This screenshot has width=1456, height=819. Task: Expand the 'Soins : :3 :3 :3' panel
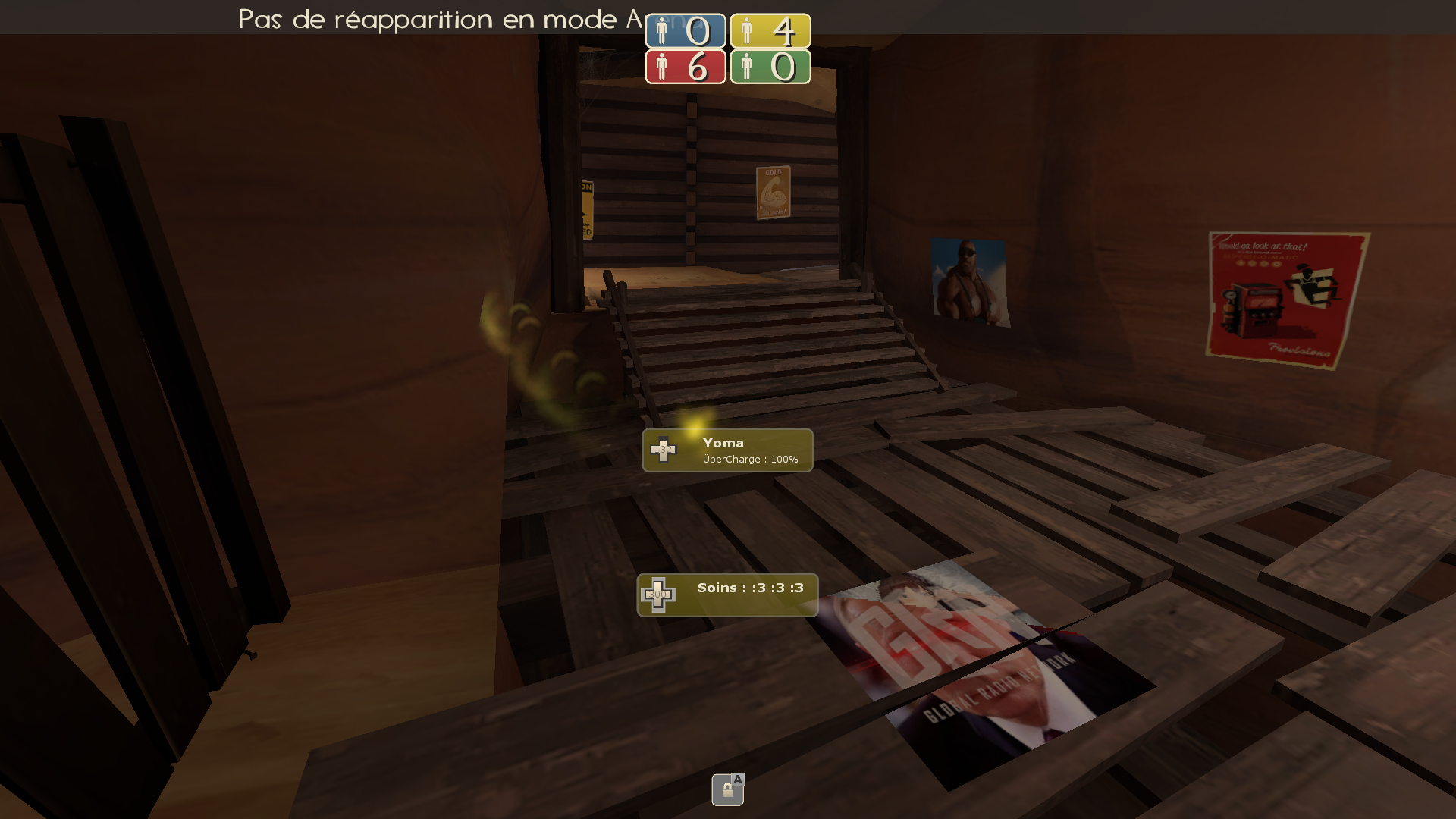(726, 593)
